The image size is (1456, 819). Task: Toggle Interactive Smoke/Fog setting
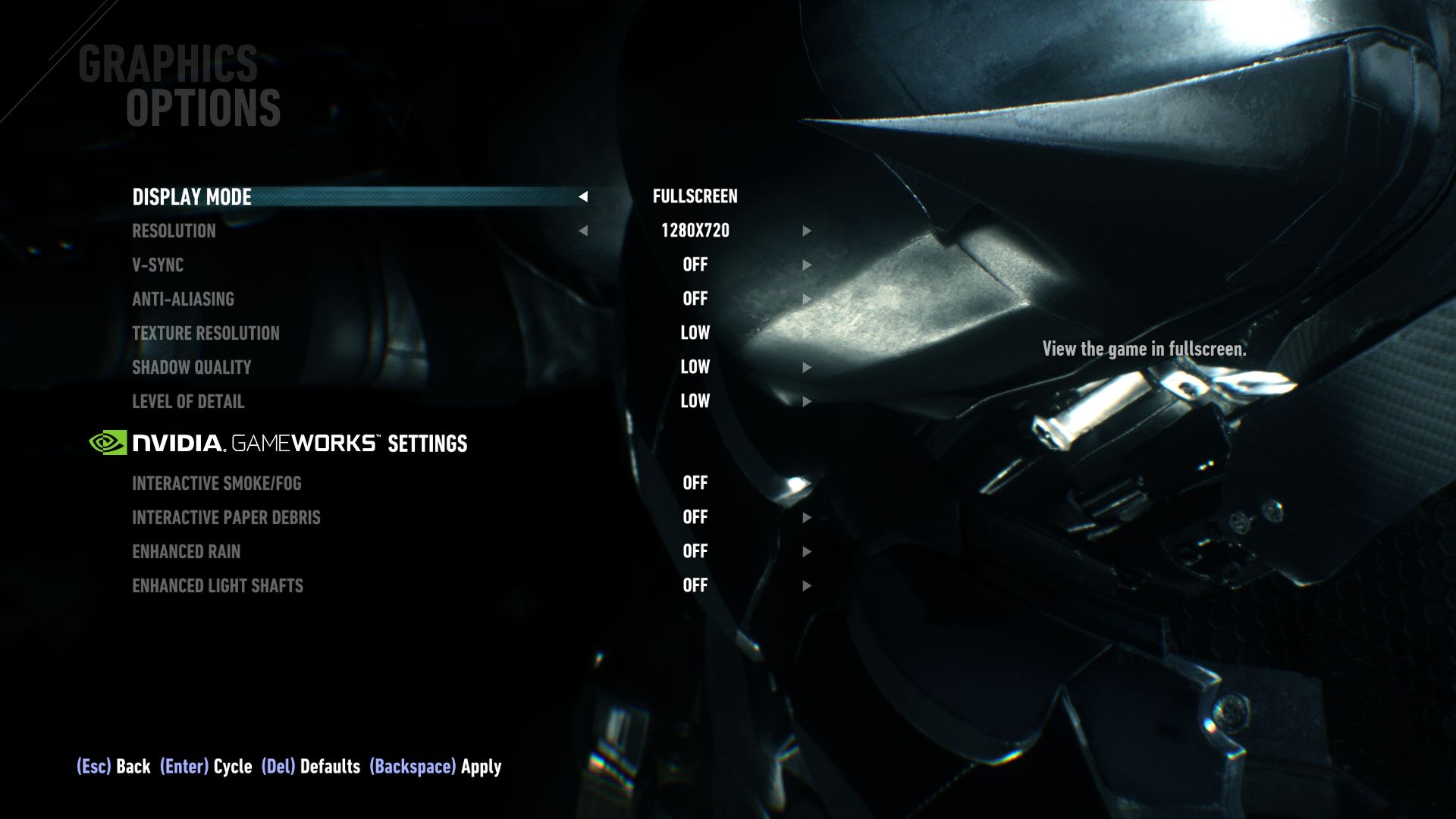[695, 483]
